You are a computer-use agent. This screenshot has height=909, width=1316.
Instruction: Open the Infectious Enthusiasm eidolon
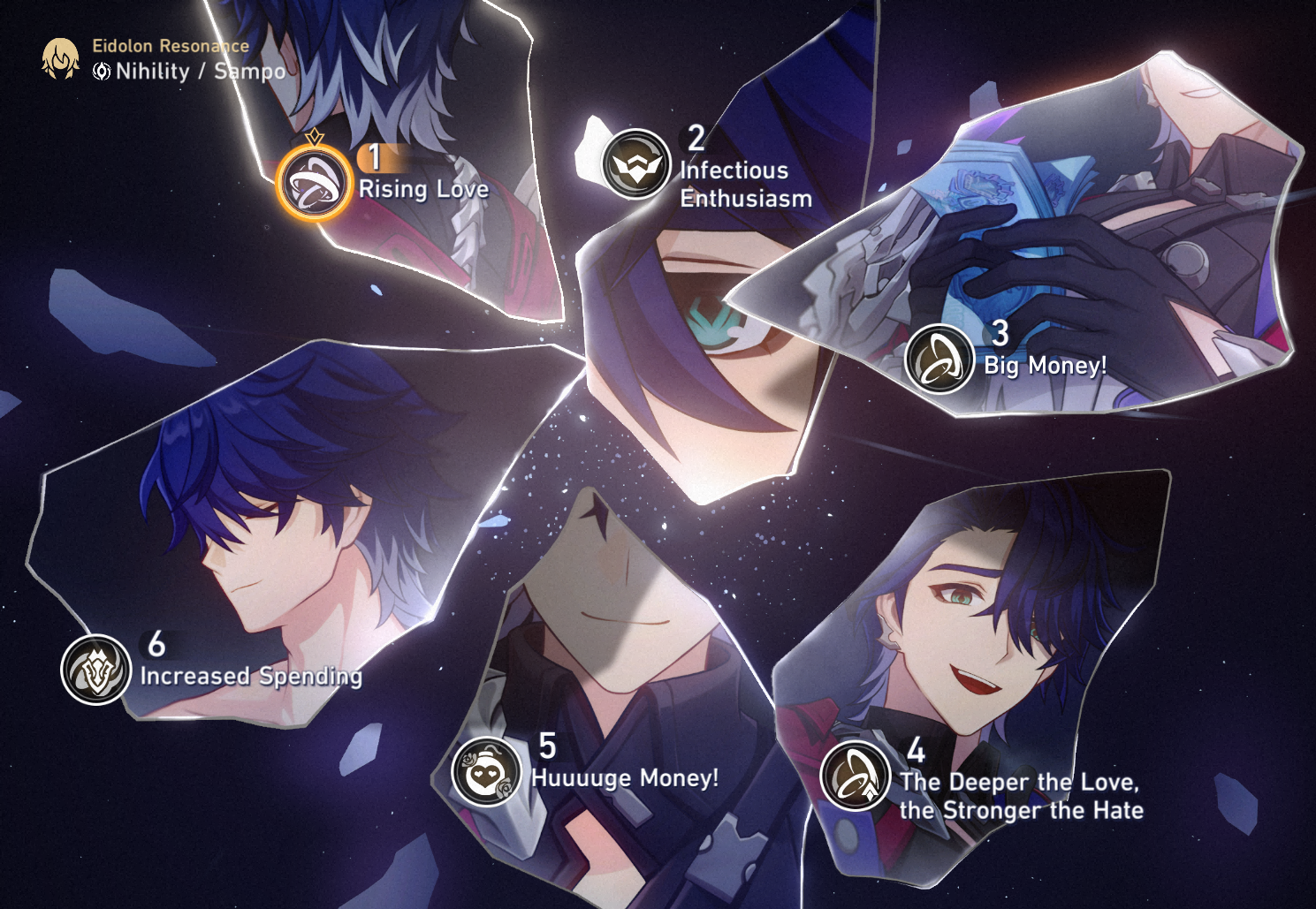(x=635, y=163)
